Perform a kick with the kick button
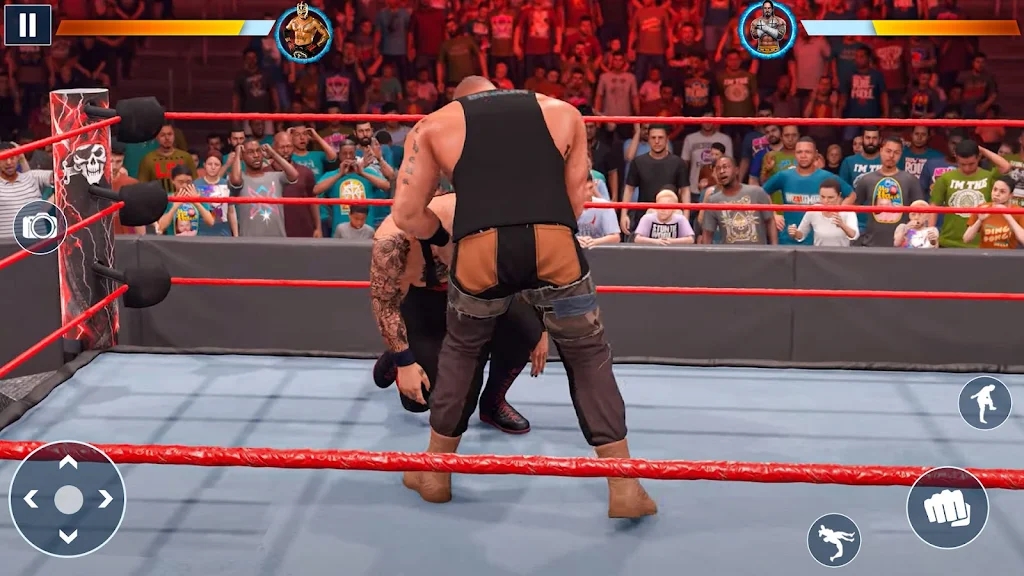The image size is (1024, 576). [984, 402]
